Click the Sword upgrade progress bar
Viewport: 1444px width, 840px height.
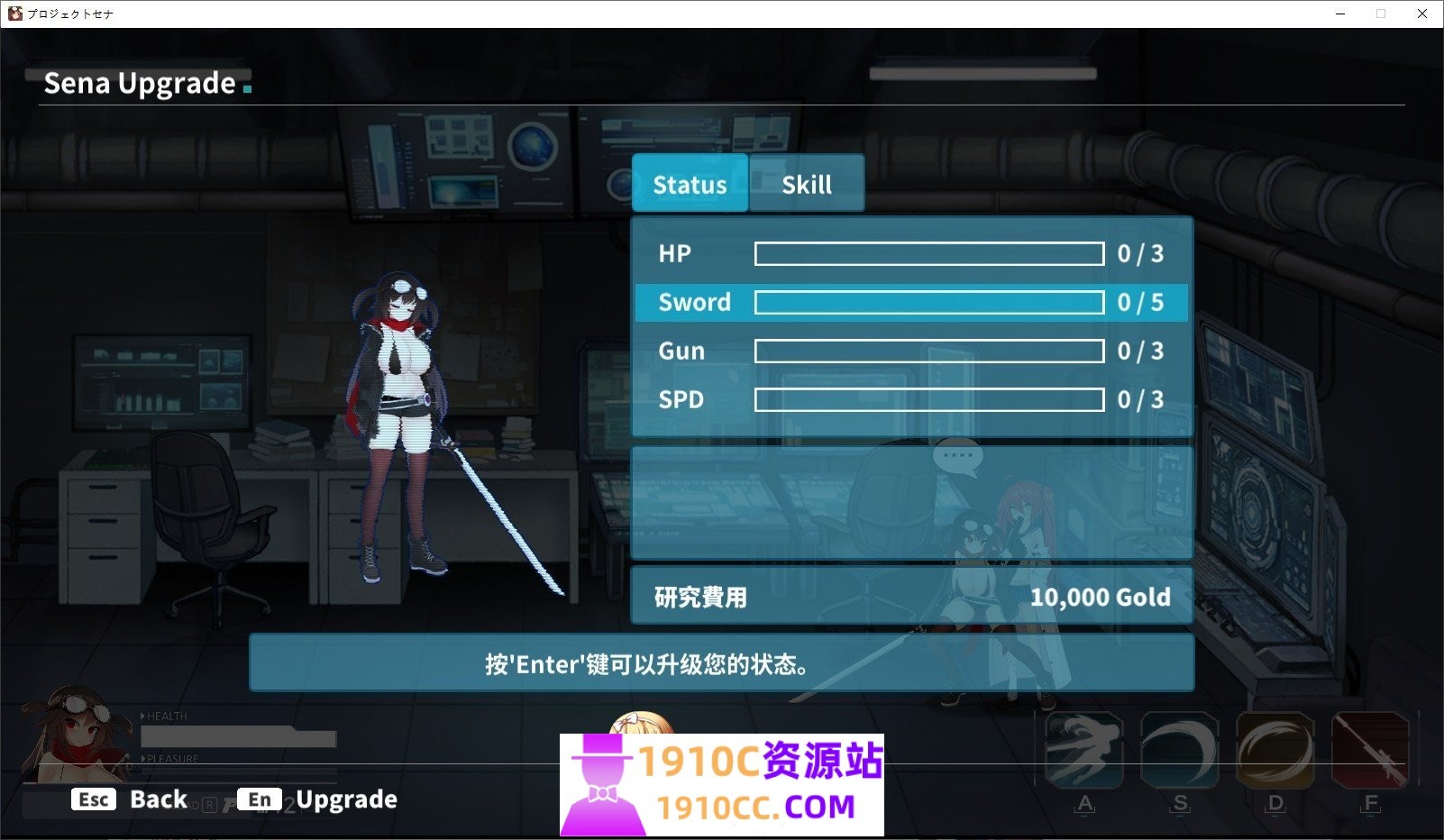tap(928, 303)
